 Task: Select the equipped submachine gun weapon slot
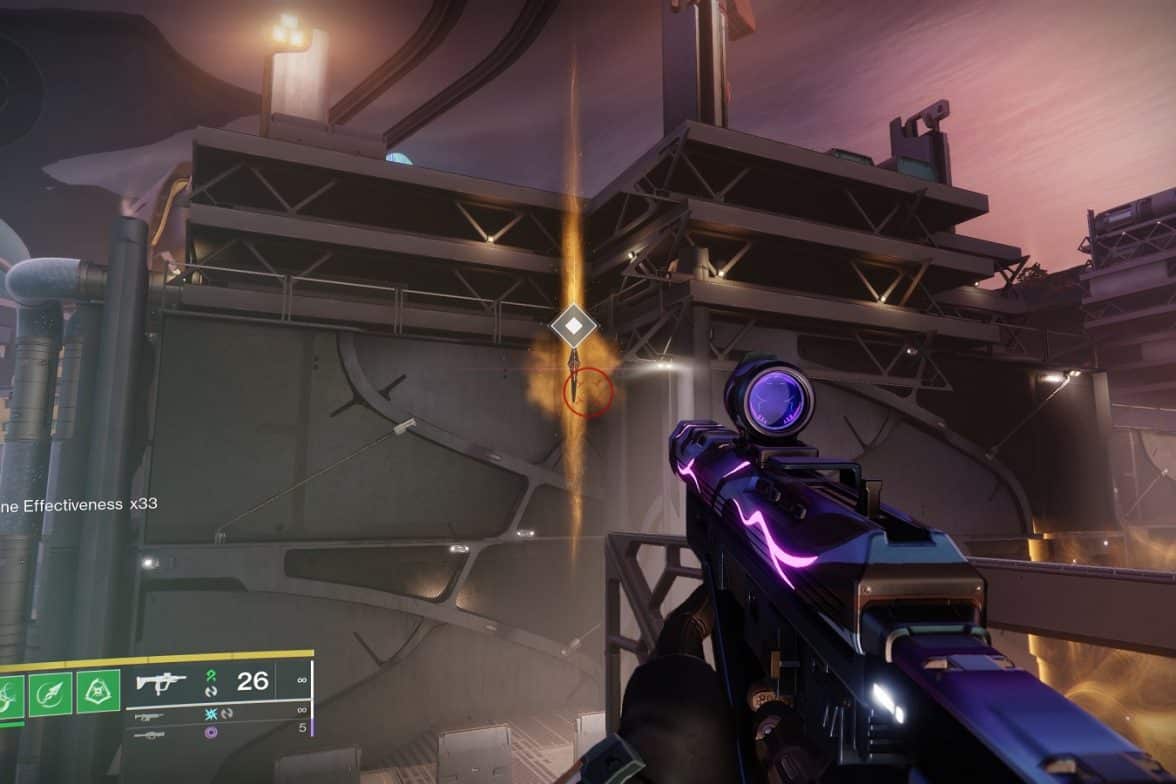point(162,683)
